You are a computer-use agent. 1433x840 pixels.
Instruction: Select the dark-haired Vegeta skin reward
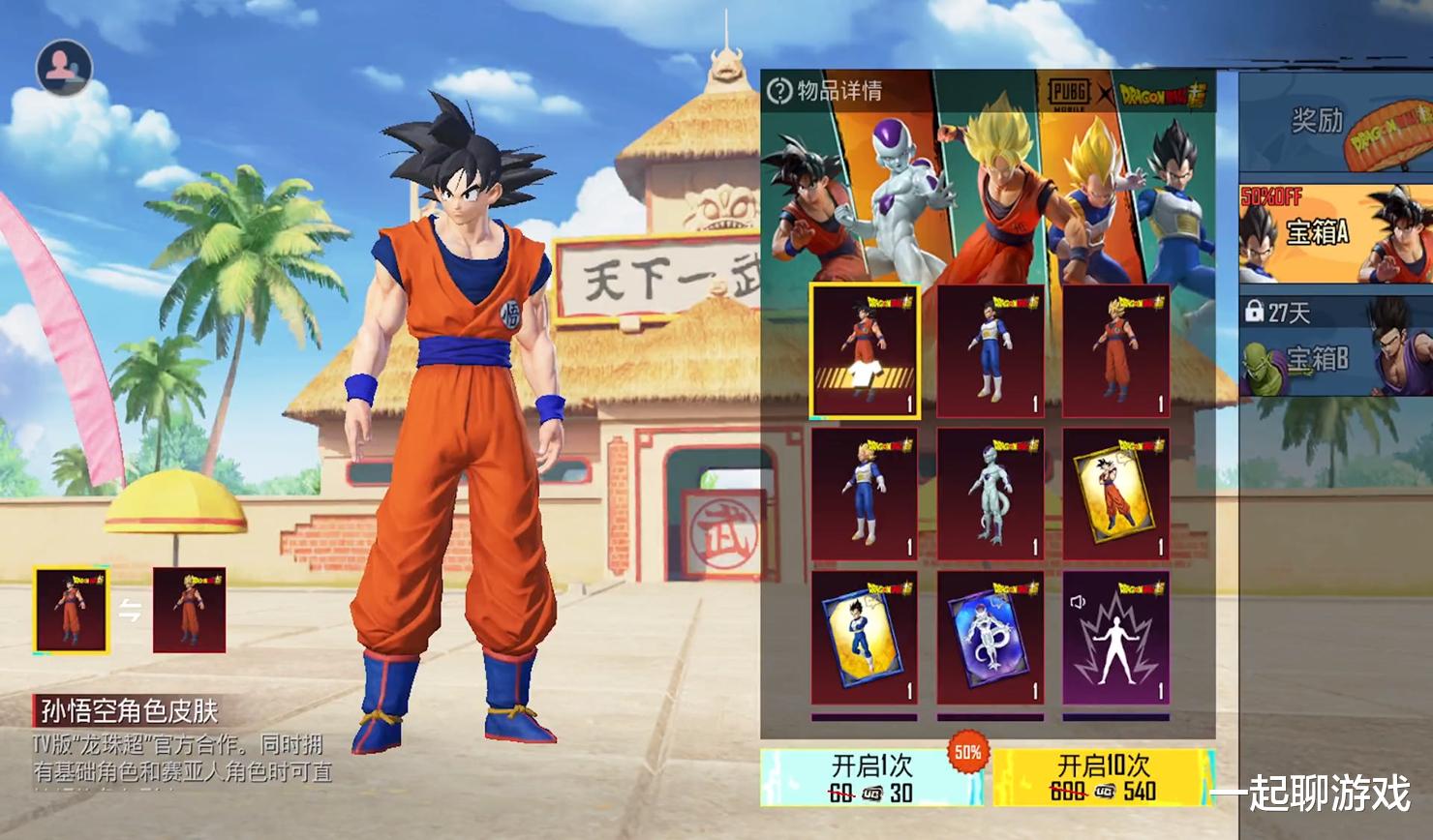[990, 351]
